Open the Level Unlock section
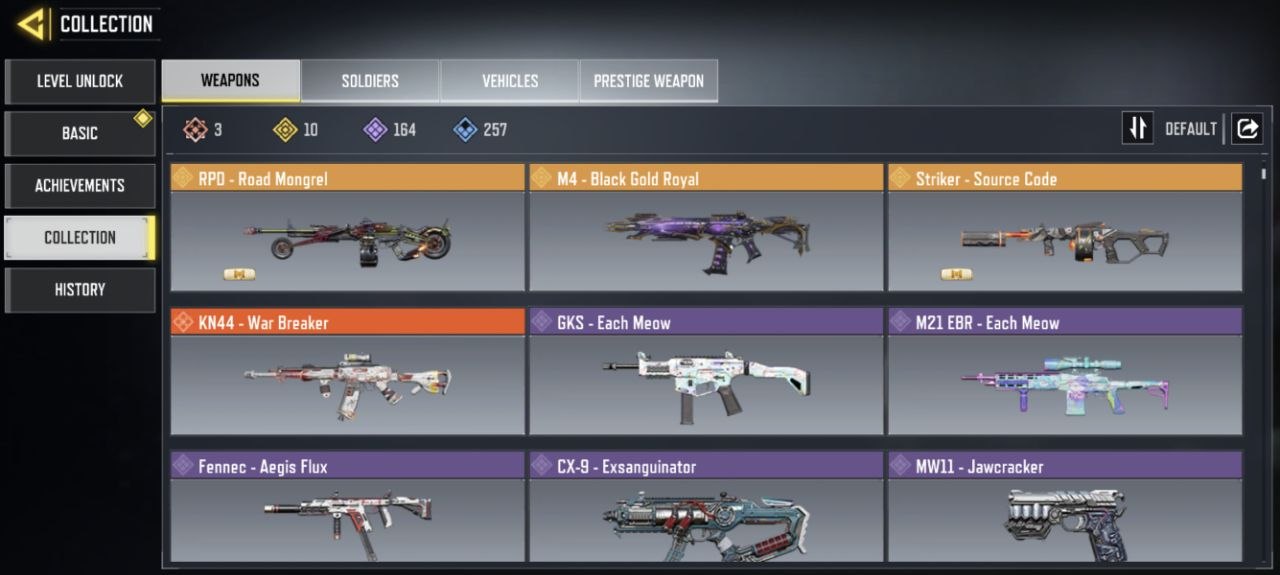This screenshot has width=1280, height=575. tap(80, 81)
